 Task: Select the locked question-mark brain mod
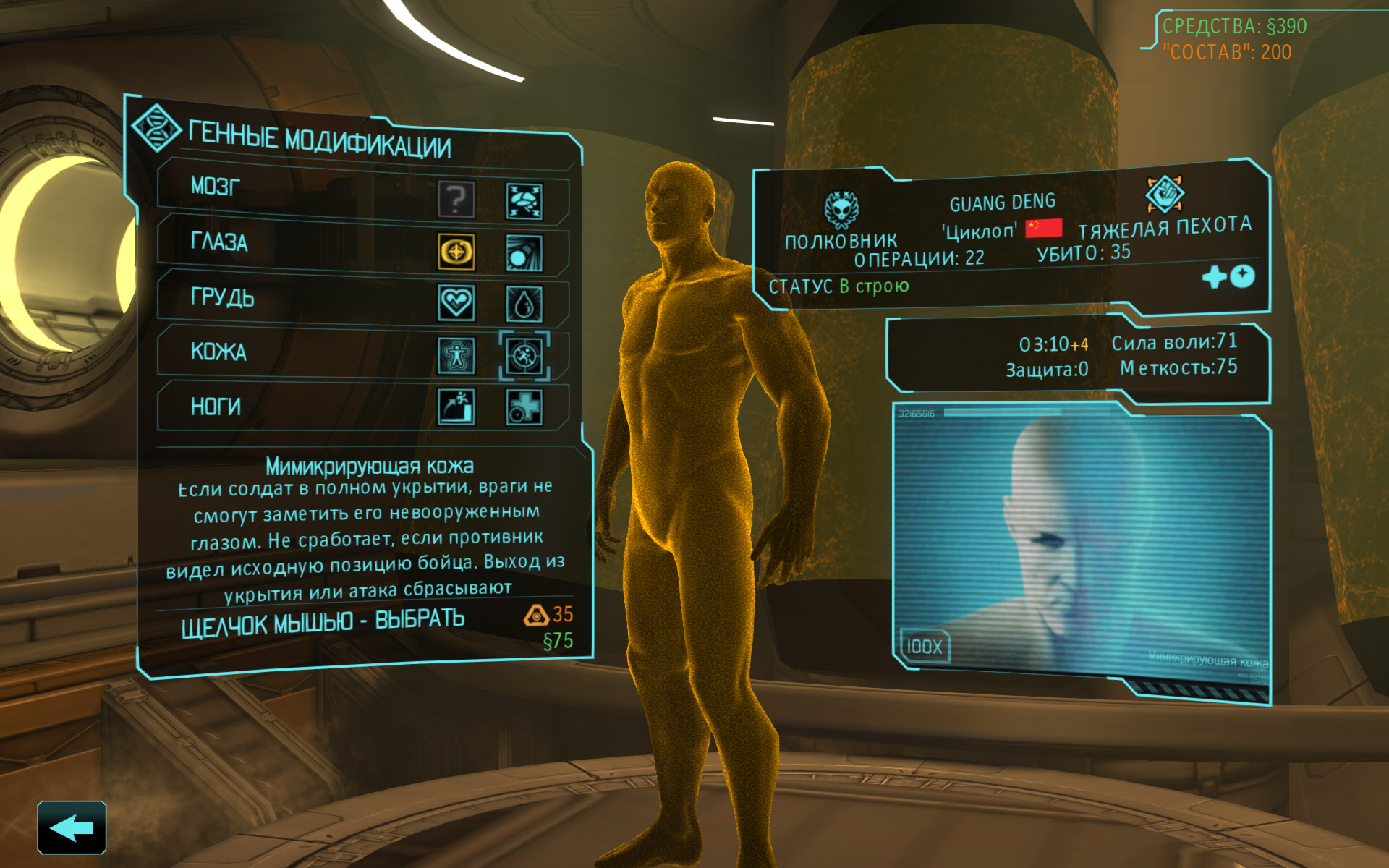coord(456,198)
